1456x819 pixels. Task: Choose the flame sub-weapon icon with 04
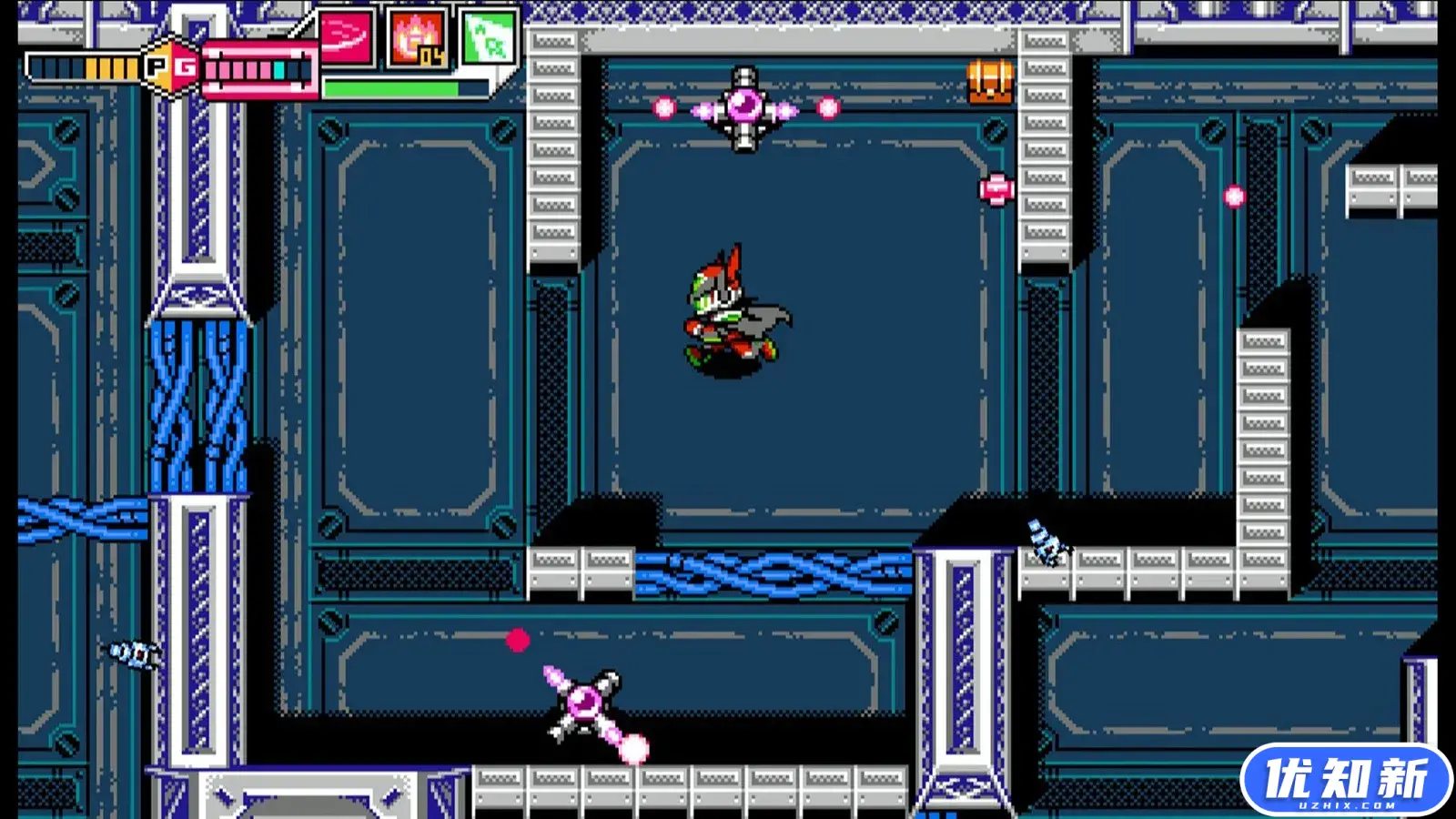(x=417, y=39)
